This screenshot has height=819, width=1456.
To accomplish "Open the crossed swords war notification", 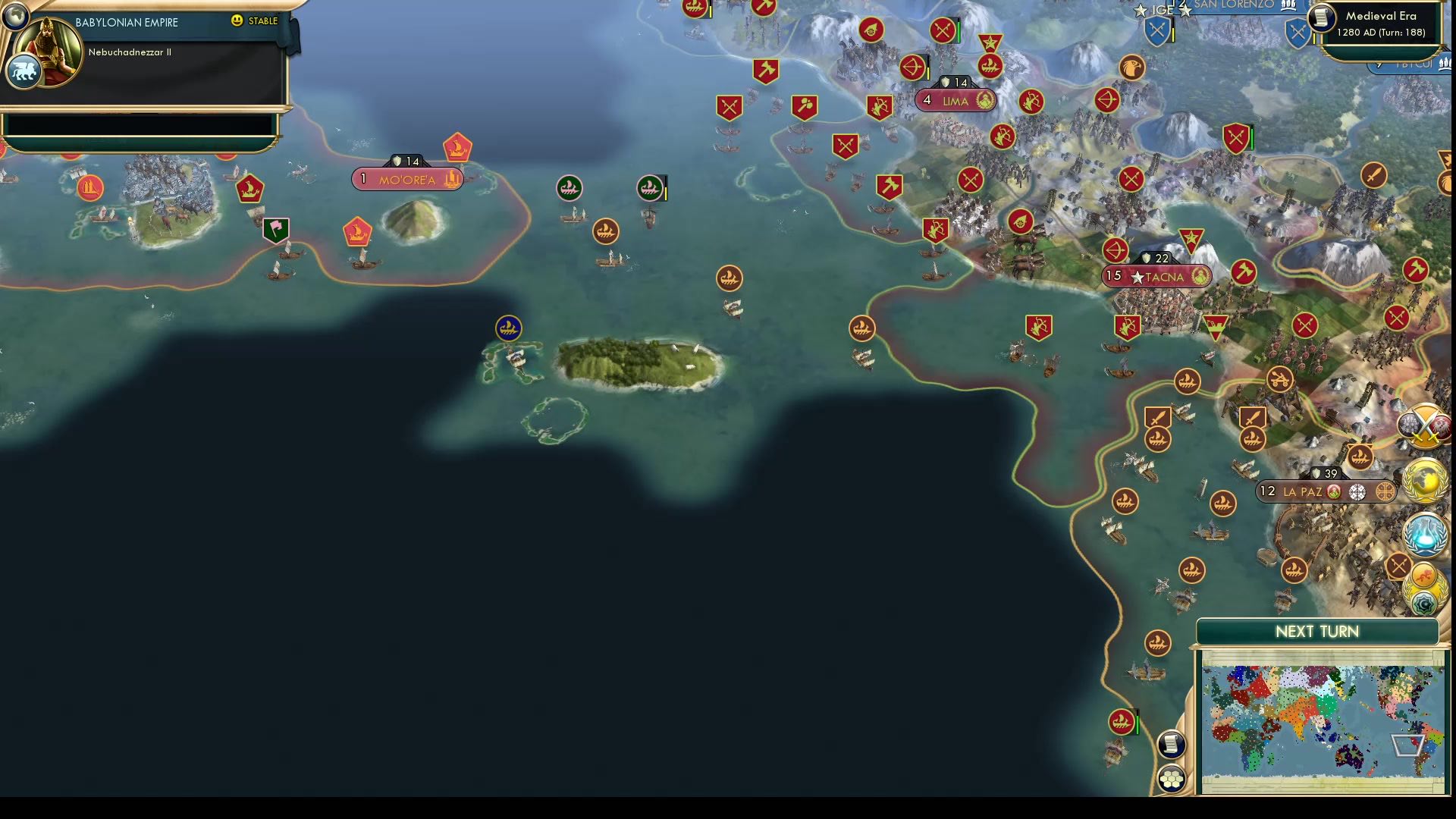I will pos(1424,426).
